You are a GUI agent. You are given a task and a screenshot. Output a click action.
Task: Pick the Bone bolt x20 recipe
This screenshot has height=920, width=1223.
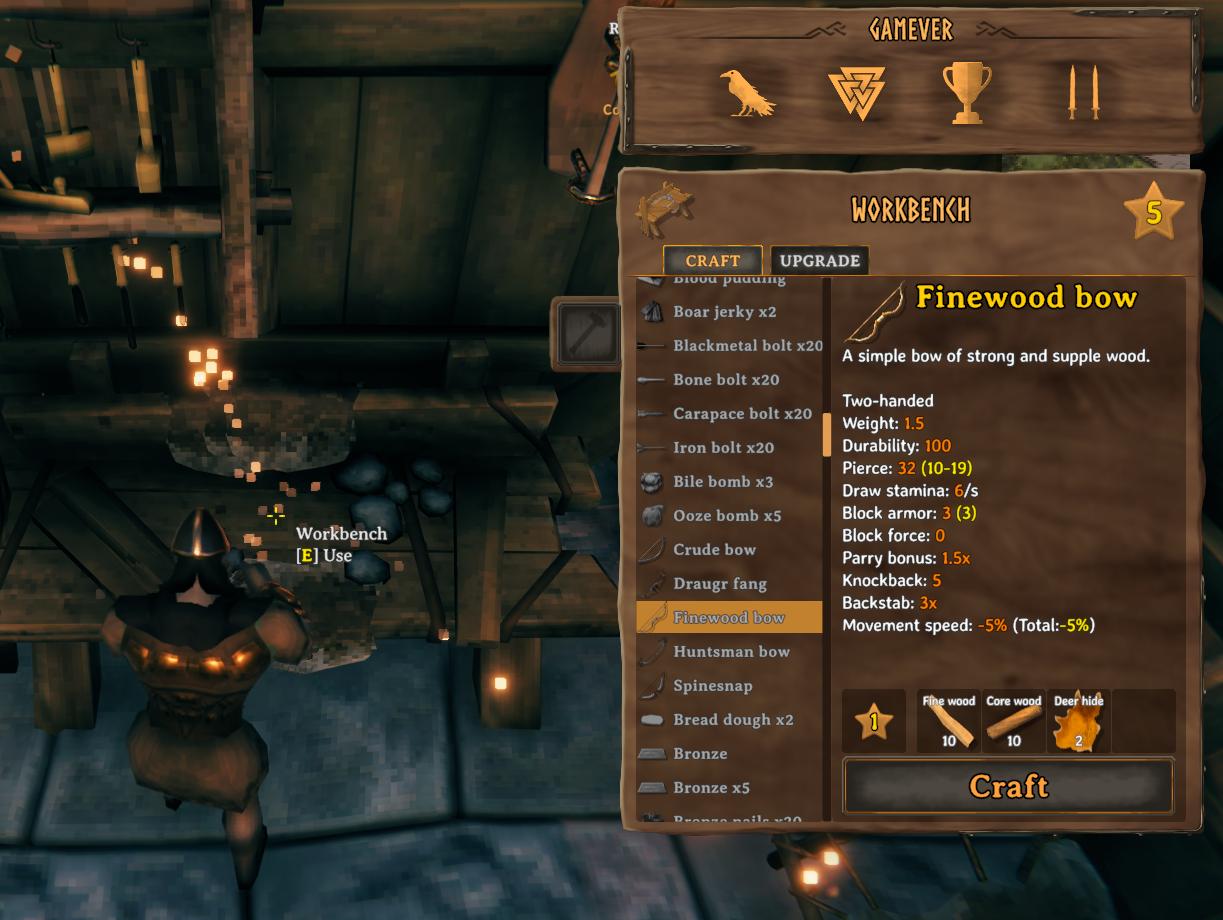pyautogui.click(x=725, y=380)
